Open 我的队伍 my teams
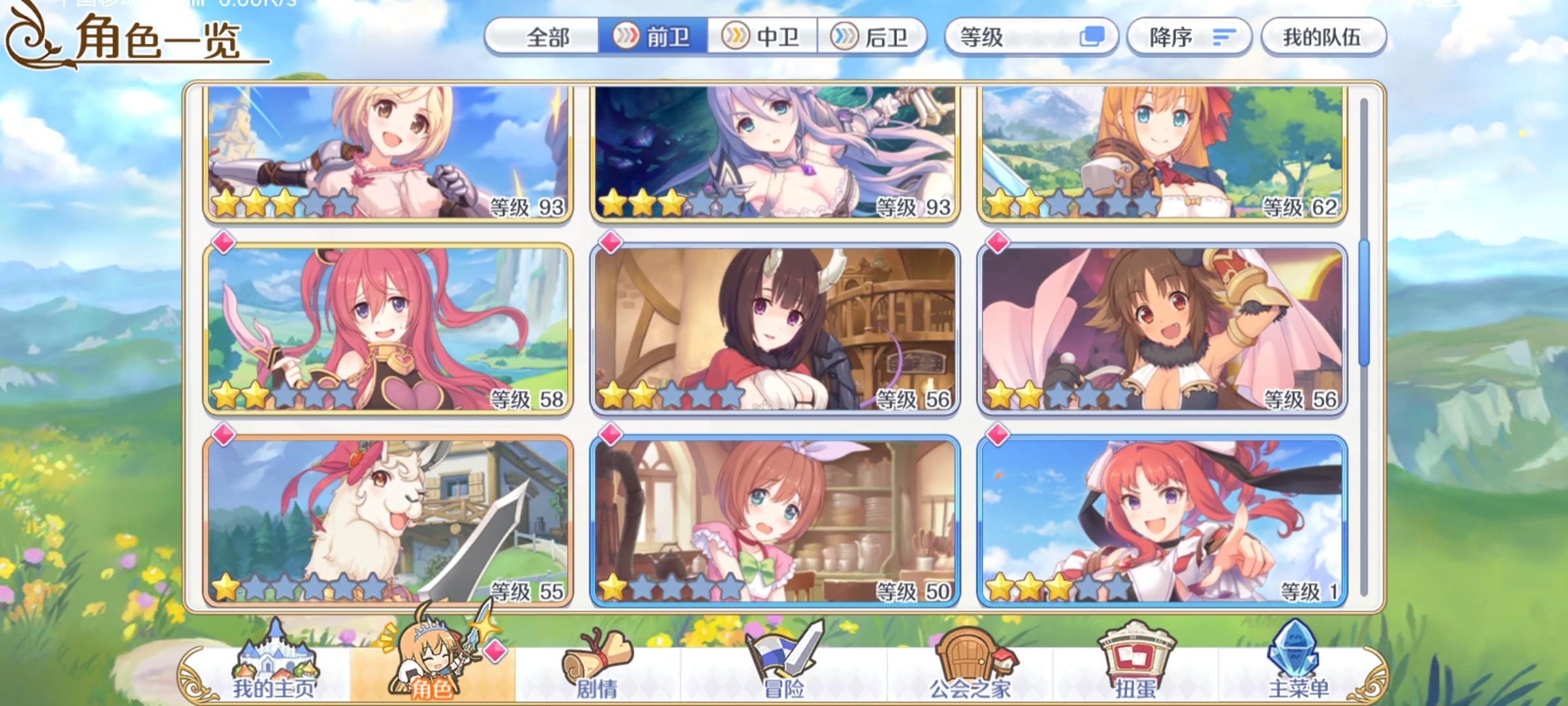Screen dimensions: 1568x706 (1323, 37)
